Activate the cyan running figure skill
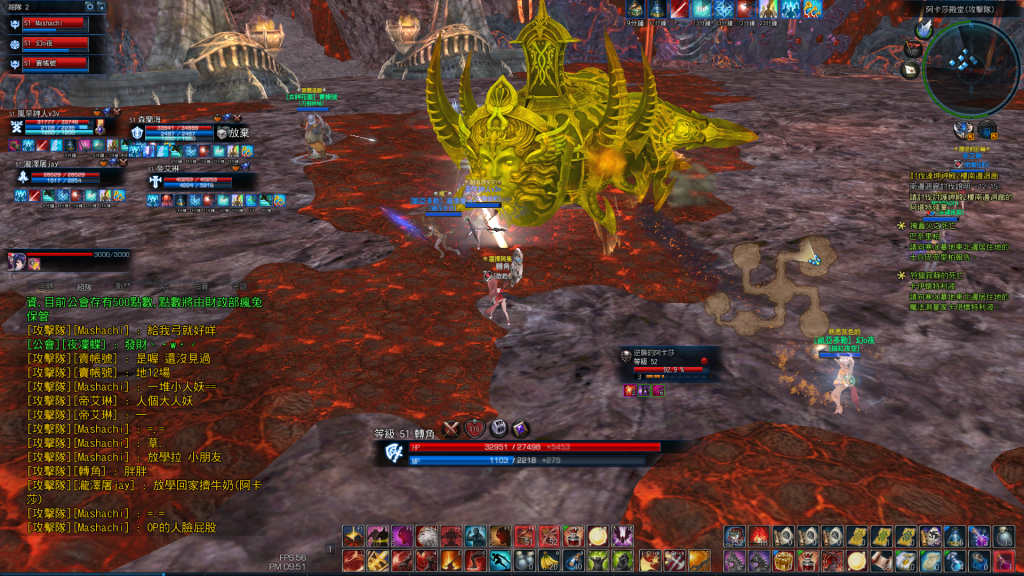Viewport: 1024px width, 576px height. click(x=500, y=560)
